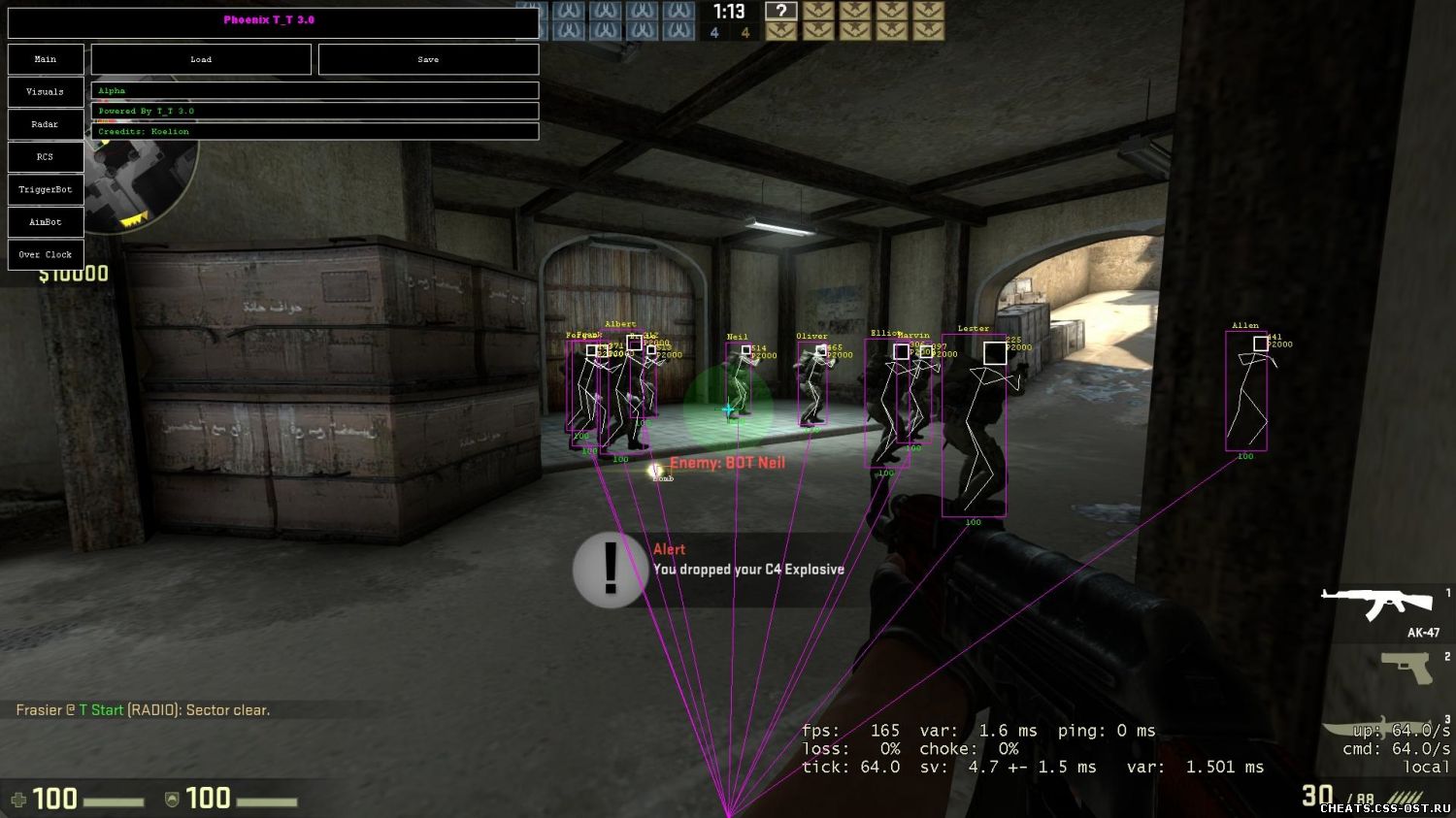Select the Alpha config entry
Screen dimensions: 1456x818
[314, 90]
